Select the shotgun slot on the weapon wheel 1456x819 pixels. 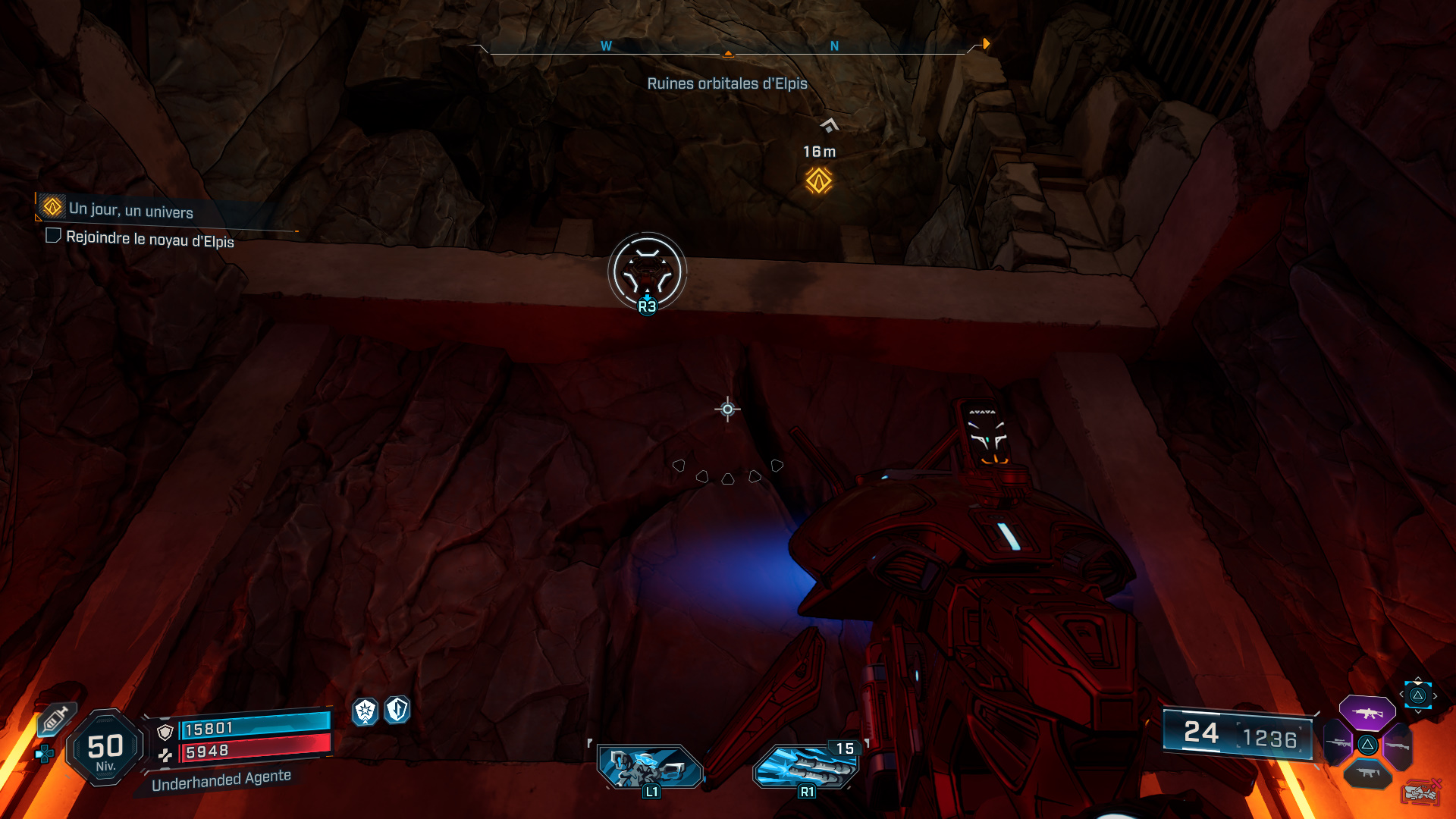click(x=1398, y=745)
